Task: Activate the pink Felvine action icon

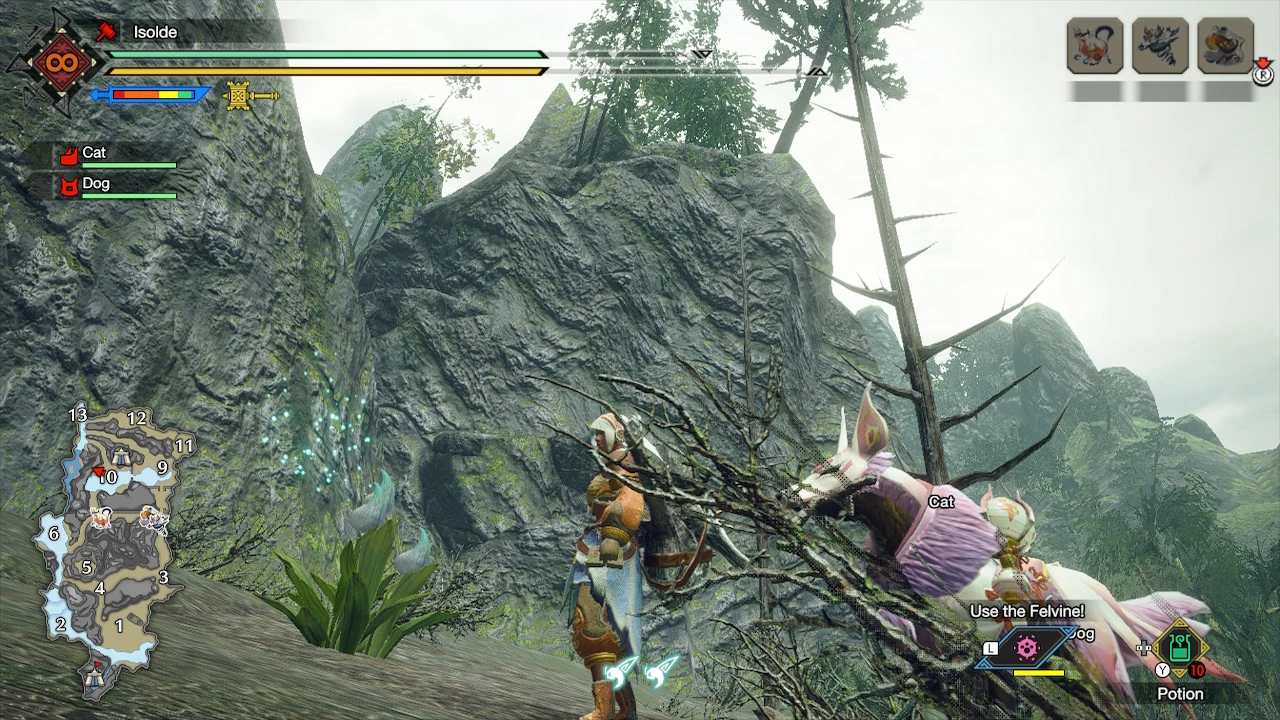Action: [x=1027, y=648]
